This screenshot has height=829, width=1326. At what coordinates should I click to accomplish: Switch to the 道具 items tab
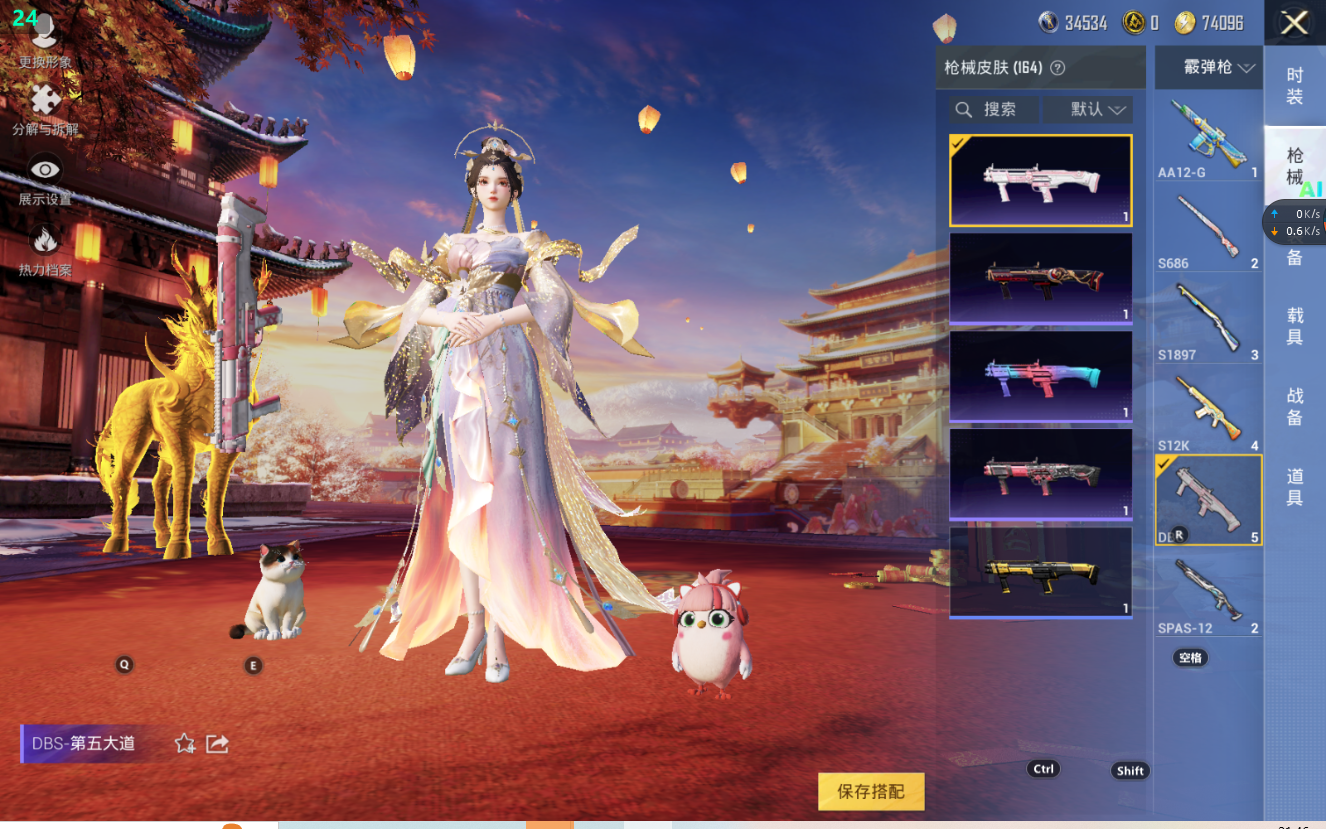tap(1294, 486)
